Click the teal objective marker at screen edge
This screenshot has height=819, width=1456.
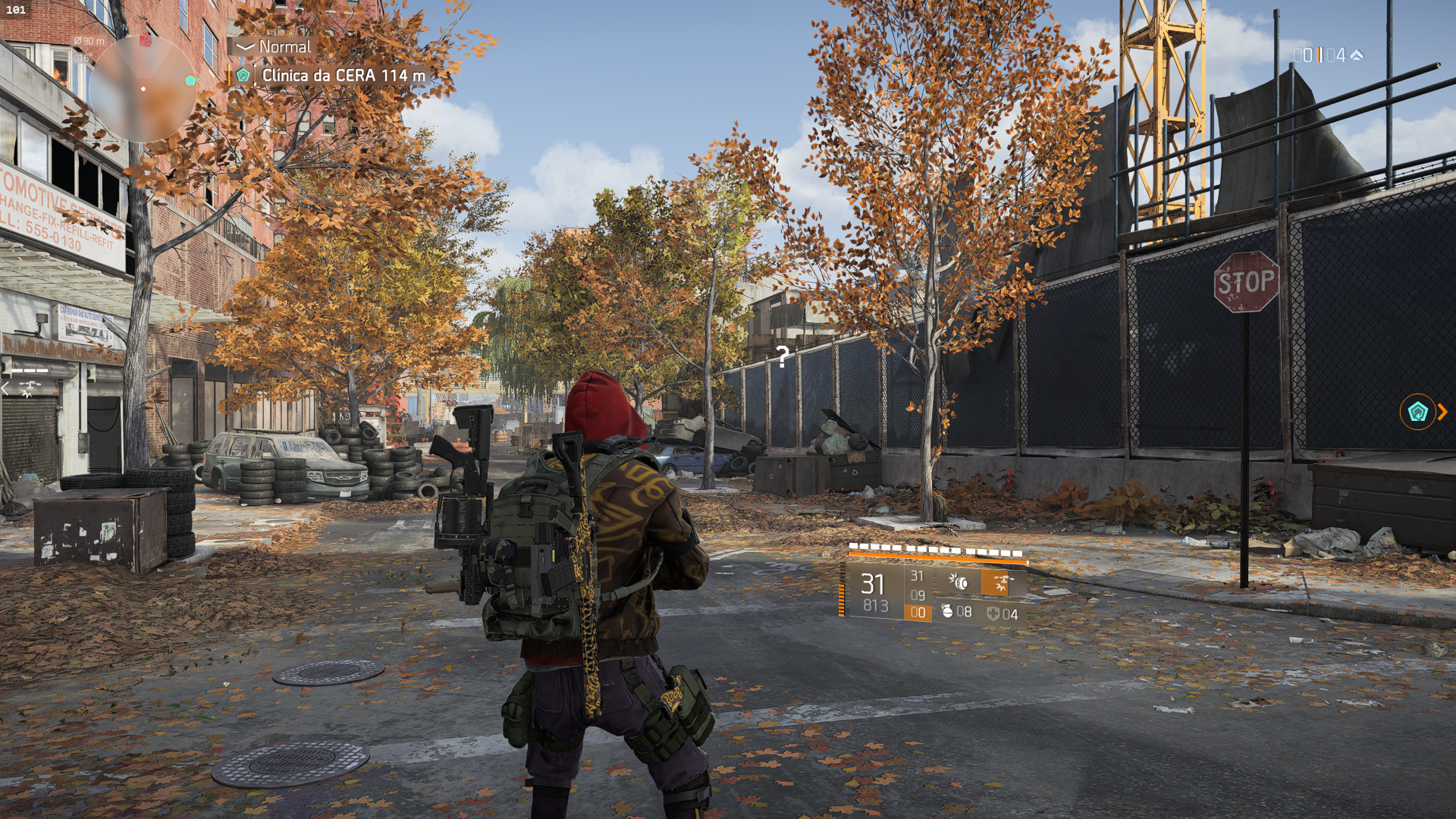click(x=1417, y=412)
